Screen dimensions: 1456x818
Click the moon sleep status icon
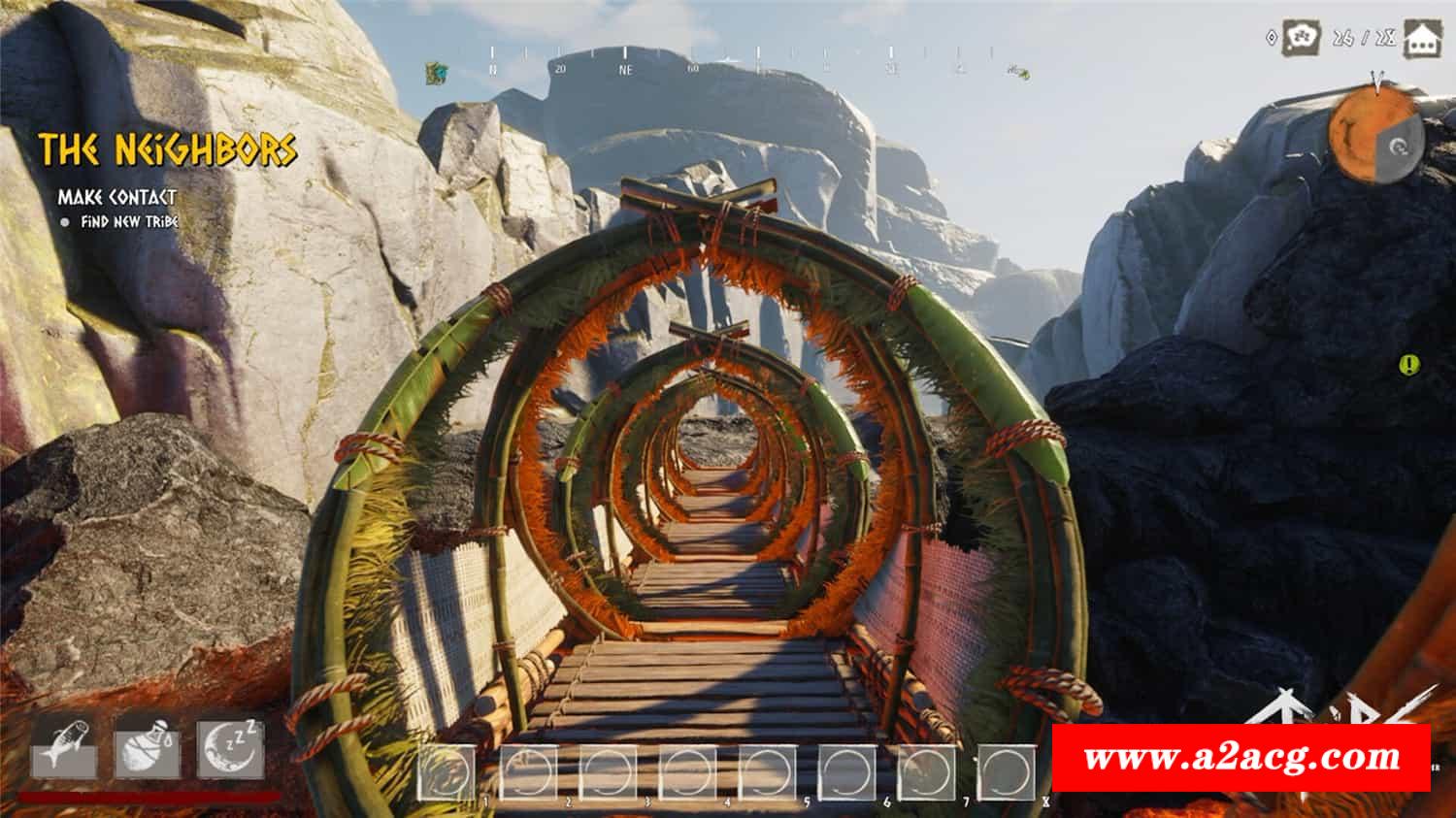(x=231, y=746)
